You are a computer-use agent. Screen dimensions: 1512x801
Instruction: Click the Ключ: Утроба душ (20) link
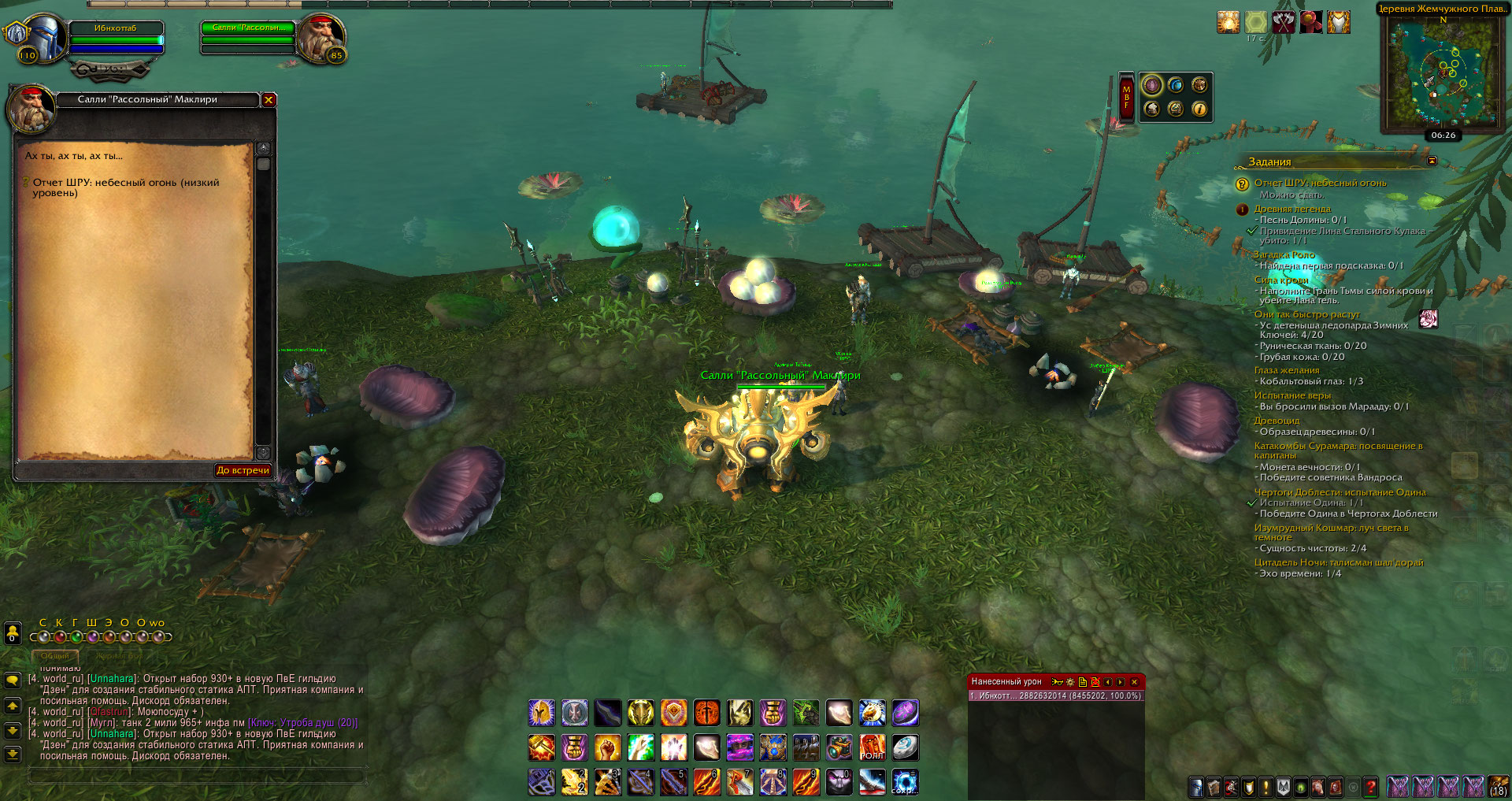(x=302, y=723)
